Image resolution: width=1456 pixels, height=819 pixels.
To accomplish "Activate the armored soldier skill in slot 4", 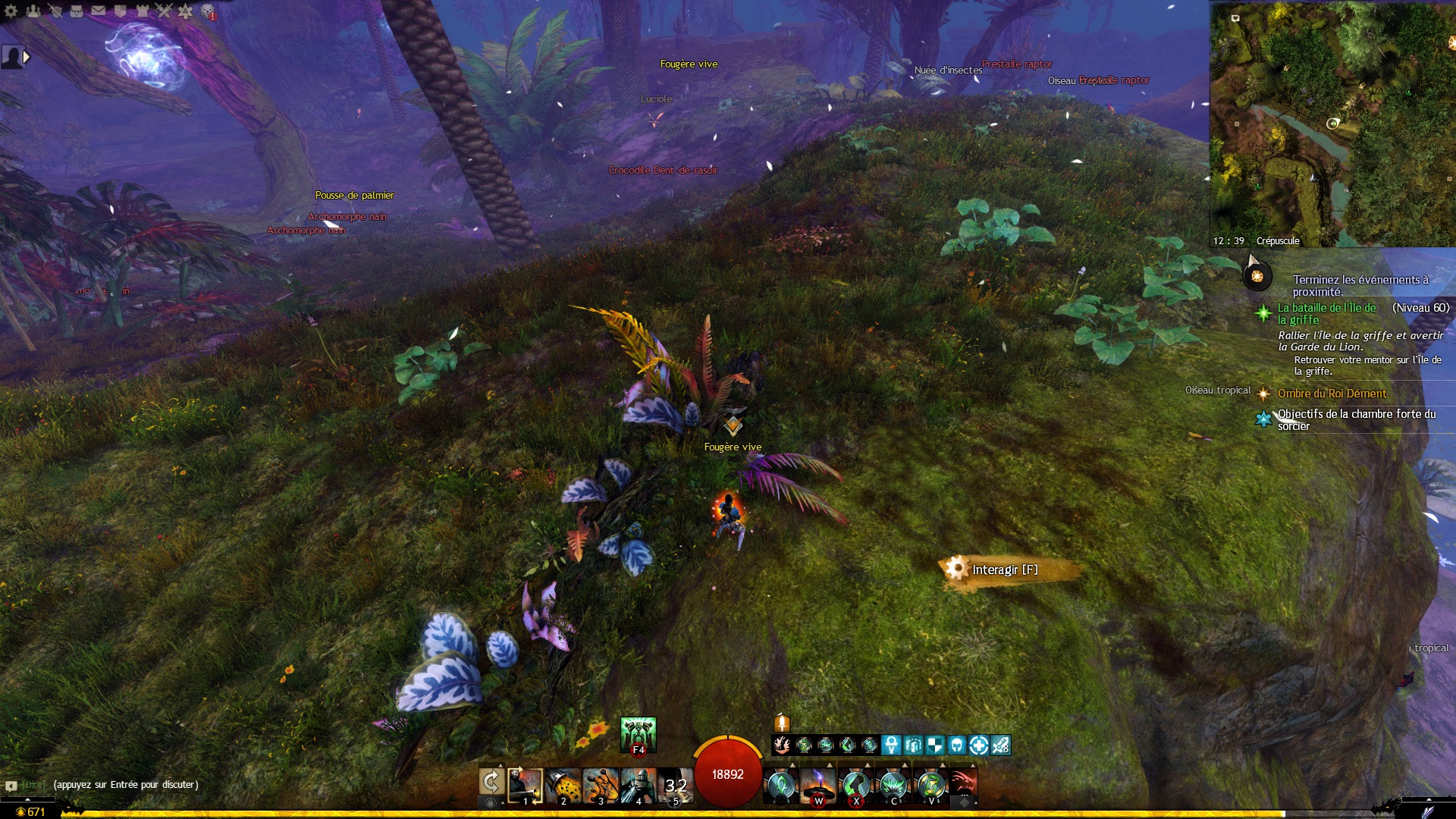I will [x=638, y=785].
